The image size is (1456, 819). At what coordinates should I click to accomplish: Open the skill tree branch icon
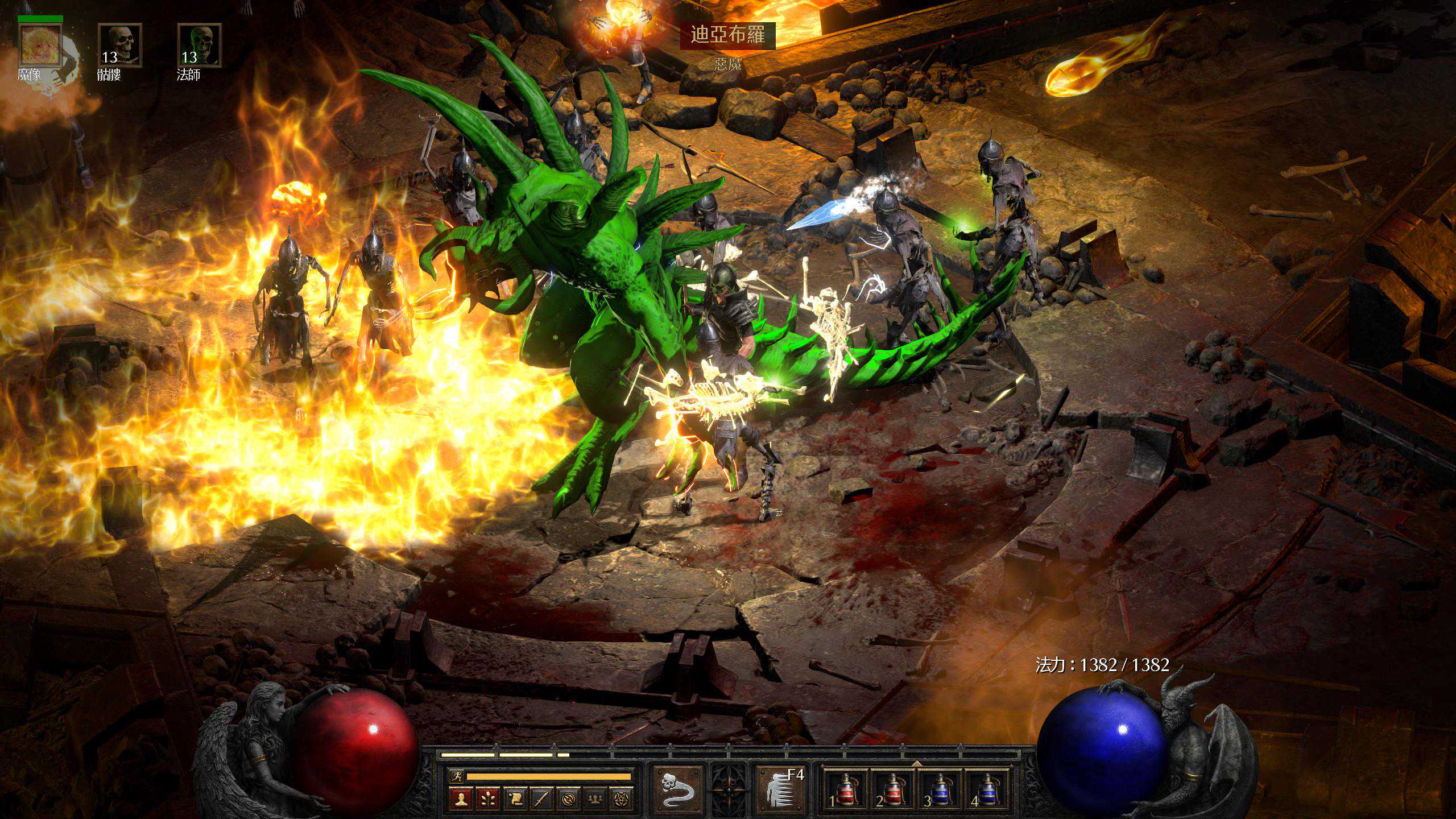[x=488, y=799]
